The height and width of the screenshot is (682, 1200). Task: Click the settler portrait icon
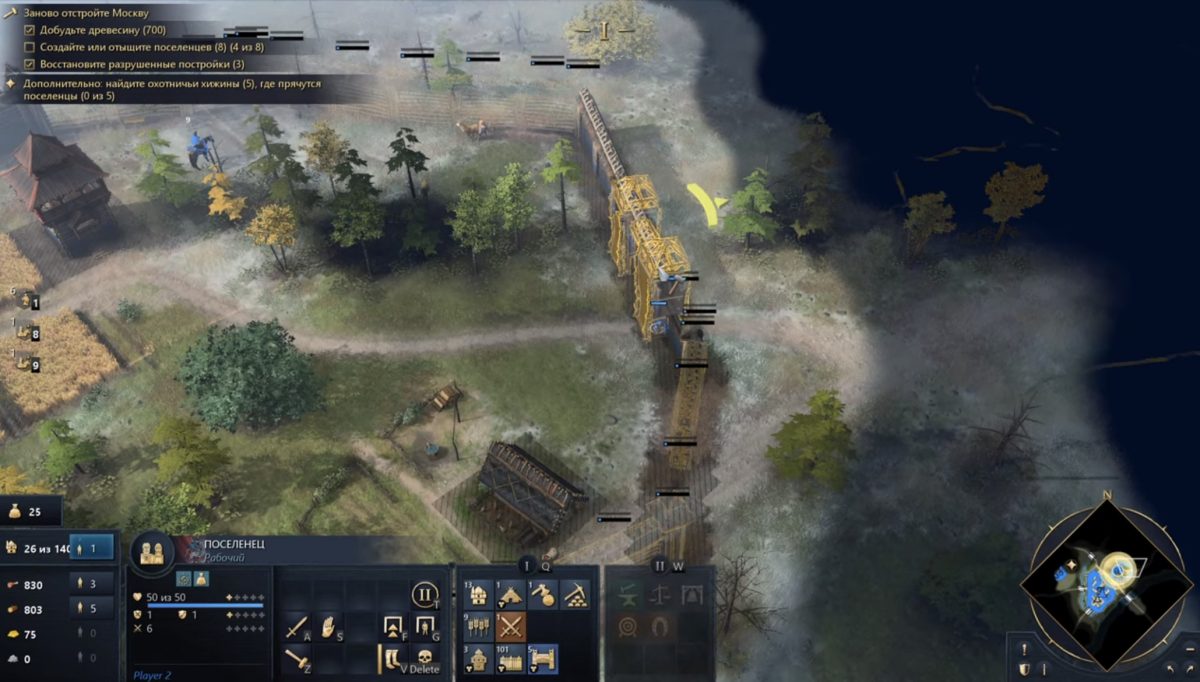[152, 551]
